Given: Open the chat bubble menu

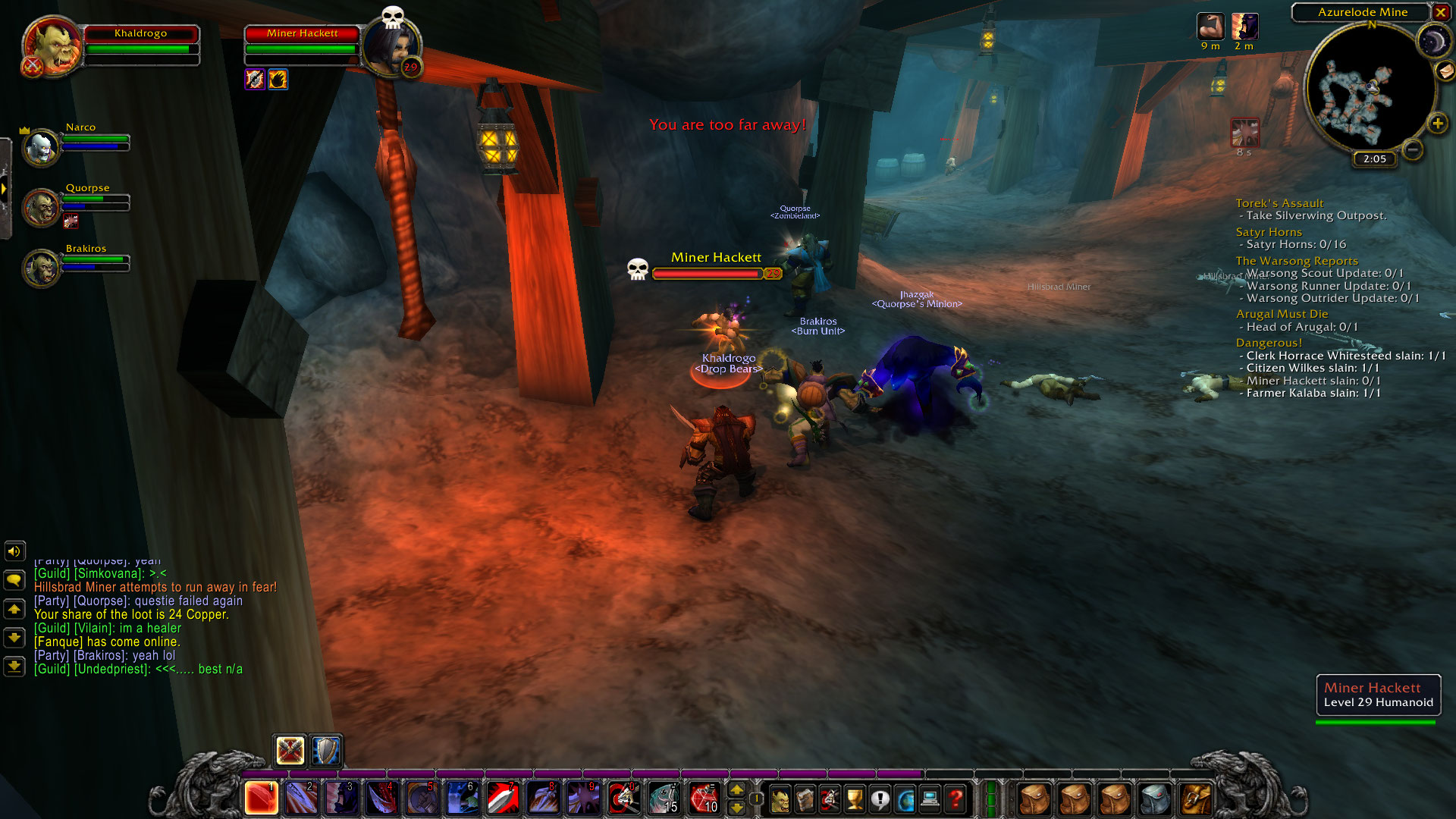Looking at the screenshot, I should [x=14, y=580].
